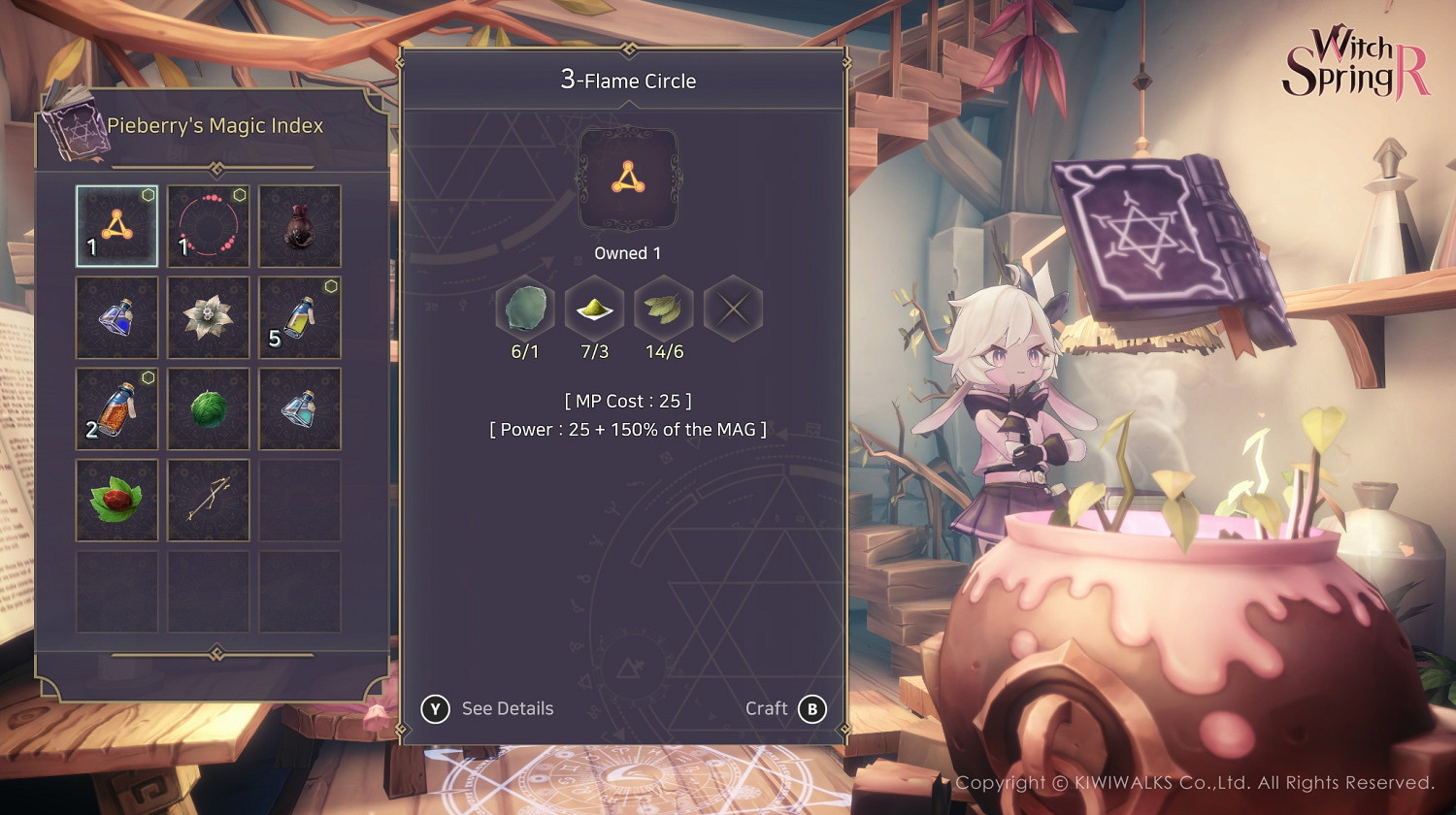Click the large Flame Circle preview image
The image size is (1456, 815).
627,179
